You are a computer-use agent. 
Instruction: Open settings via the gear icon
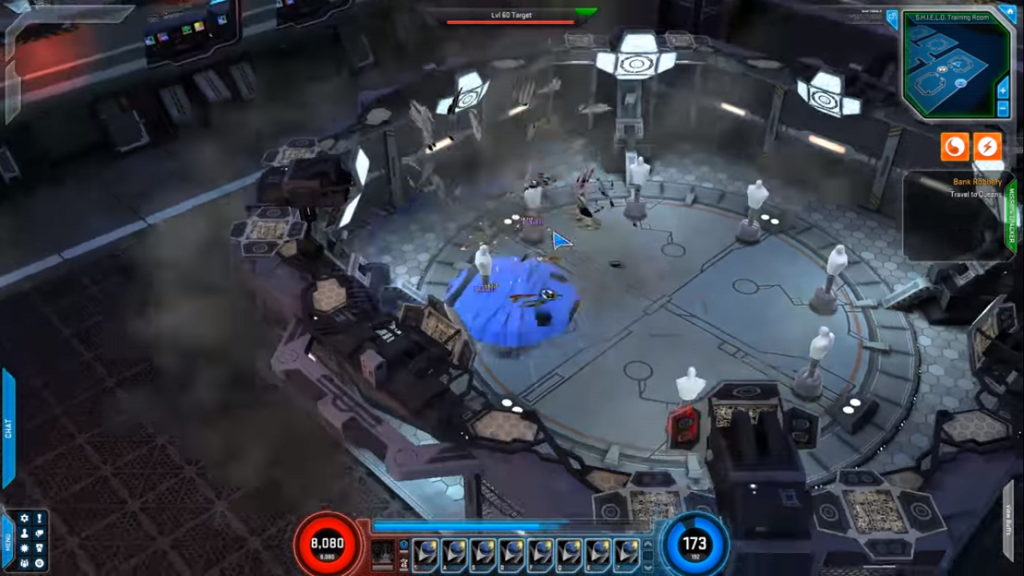pos(24,519)
